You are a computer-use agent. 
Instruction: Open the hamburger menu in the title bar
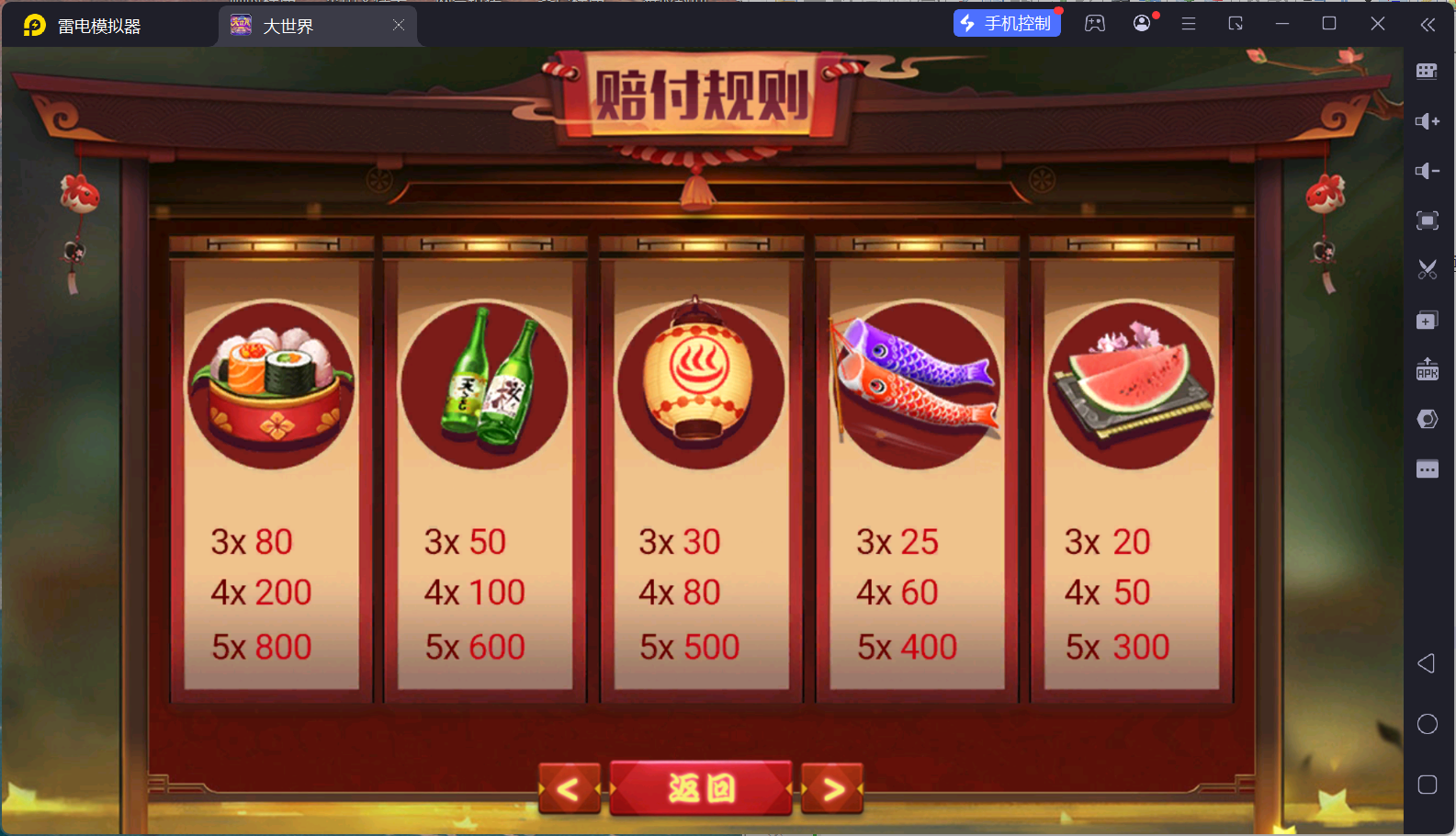(x=1189, y=23)
